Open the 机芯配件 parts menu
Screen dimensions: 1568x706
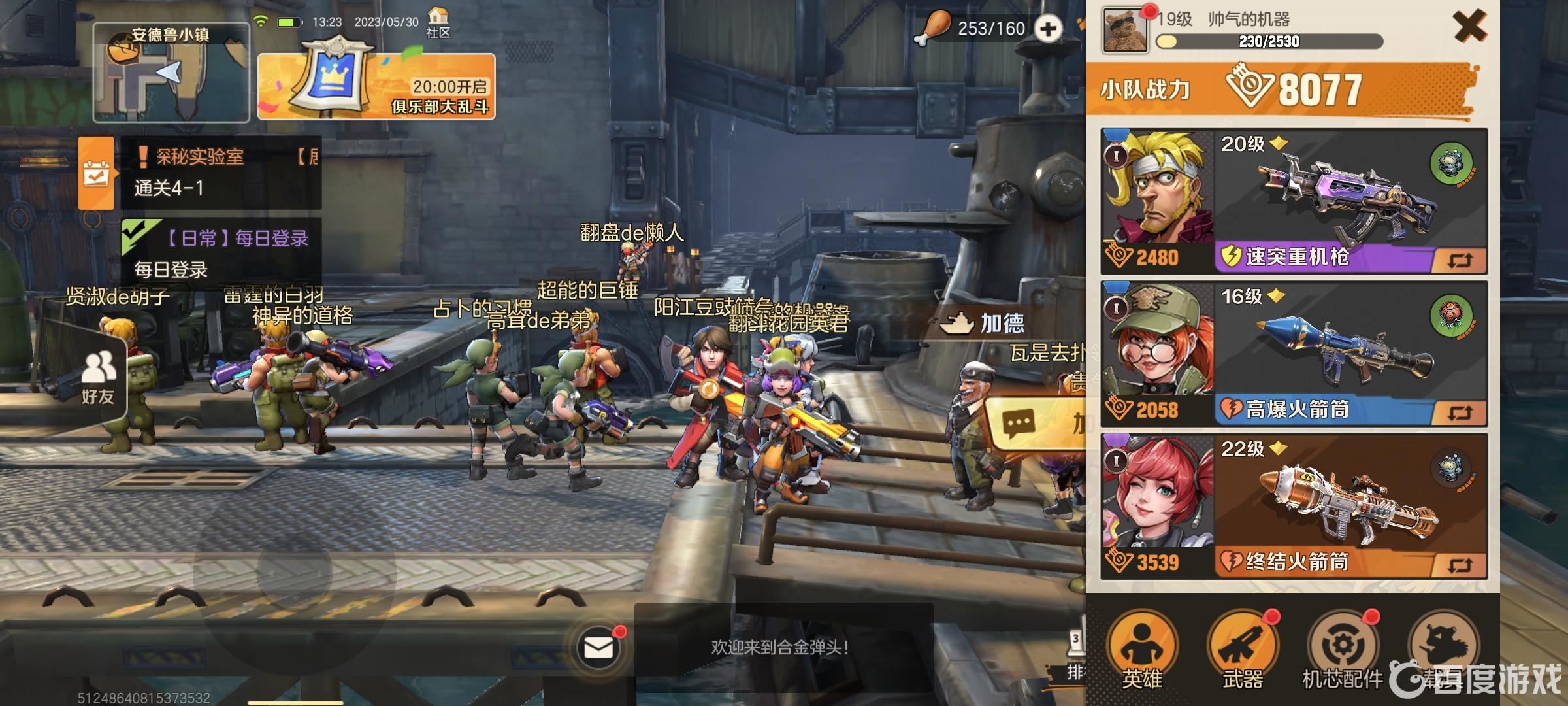1343,650
